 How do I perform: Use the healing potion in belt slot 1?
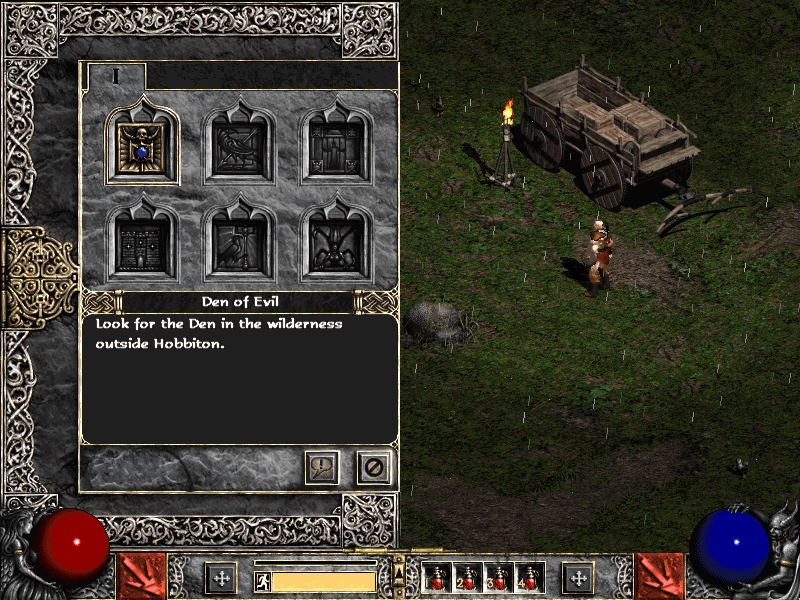pyautogui.click(x=438, y=578)
